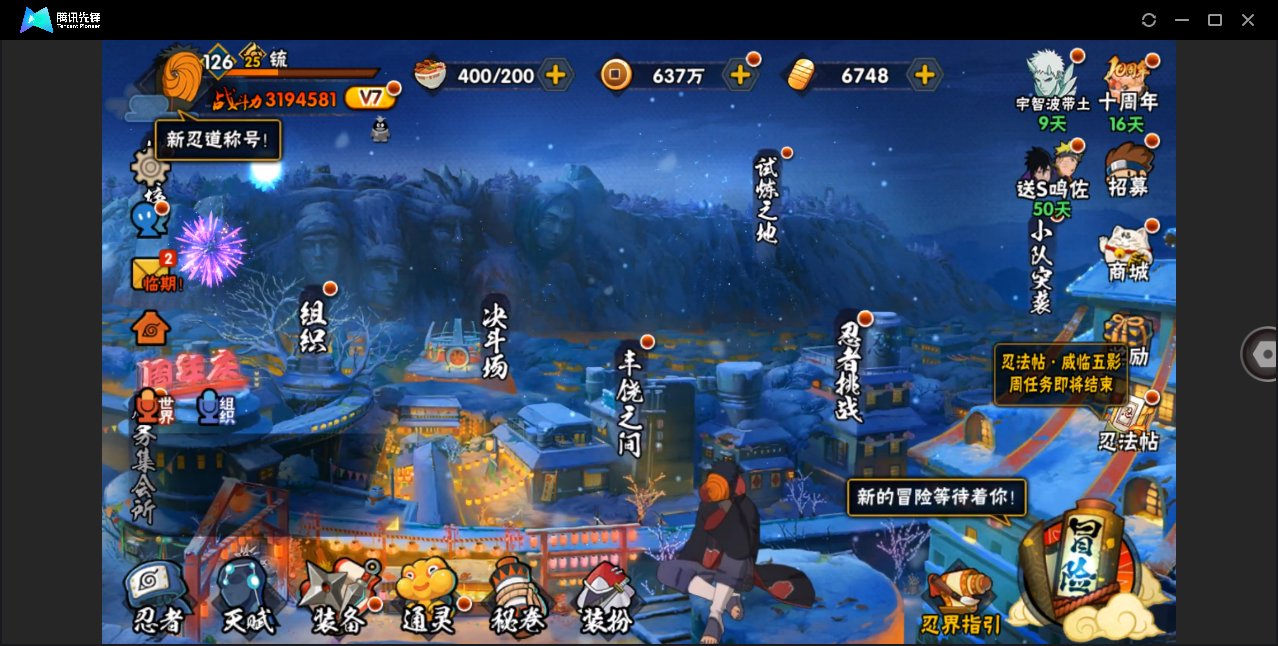Open the mail envelope icon
Image resolution: width=1278 pixels, height=646 pixels.
tap(151, 273)
